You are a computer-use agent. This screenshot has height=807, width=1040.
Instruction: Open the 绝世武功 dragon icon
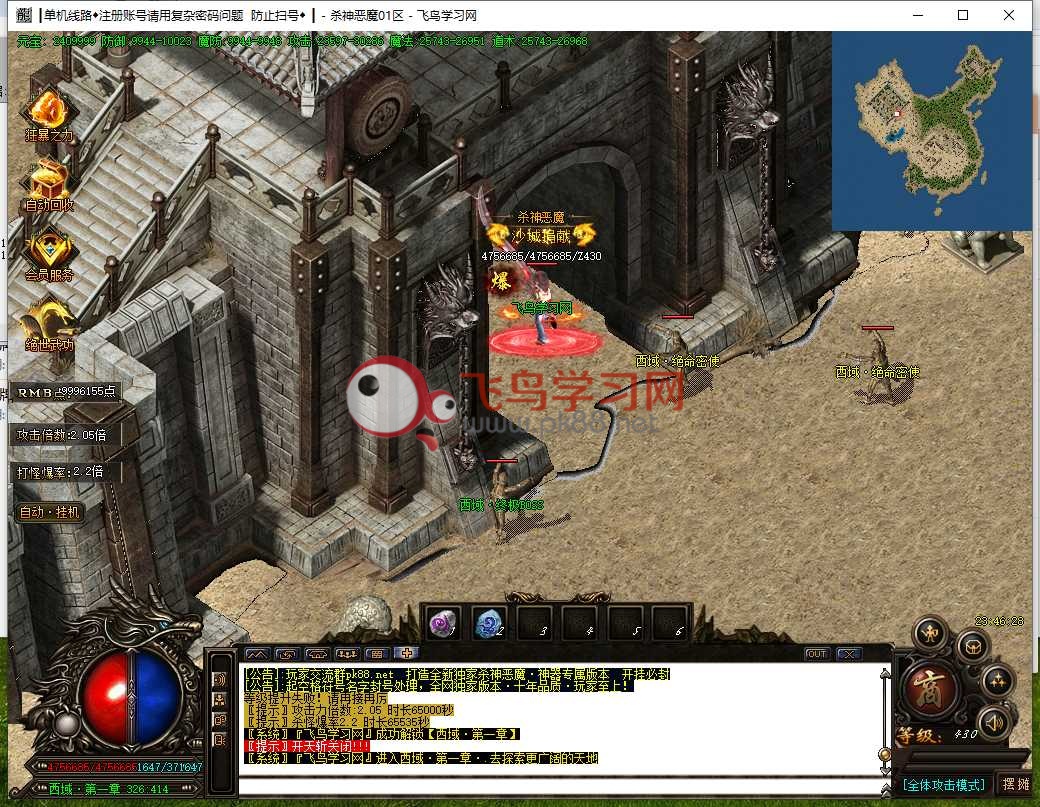[49, 320]
